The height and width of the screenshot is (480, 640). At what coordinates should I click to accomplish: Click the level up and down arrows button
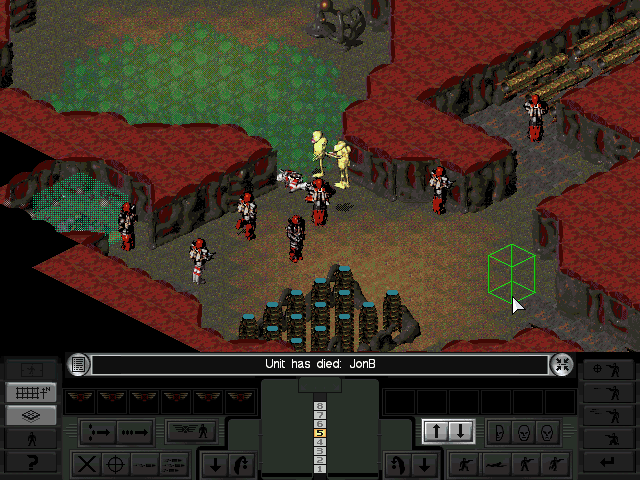(448, 432)
